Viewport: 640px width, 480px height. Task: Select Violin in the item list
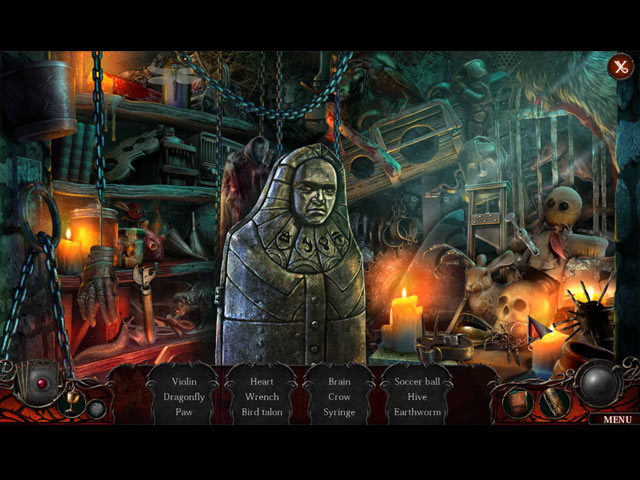pos(185,381)
